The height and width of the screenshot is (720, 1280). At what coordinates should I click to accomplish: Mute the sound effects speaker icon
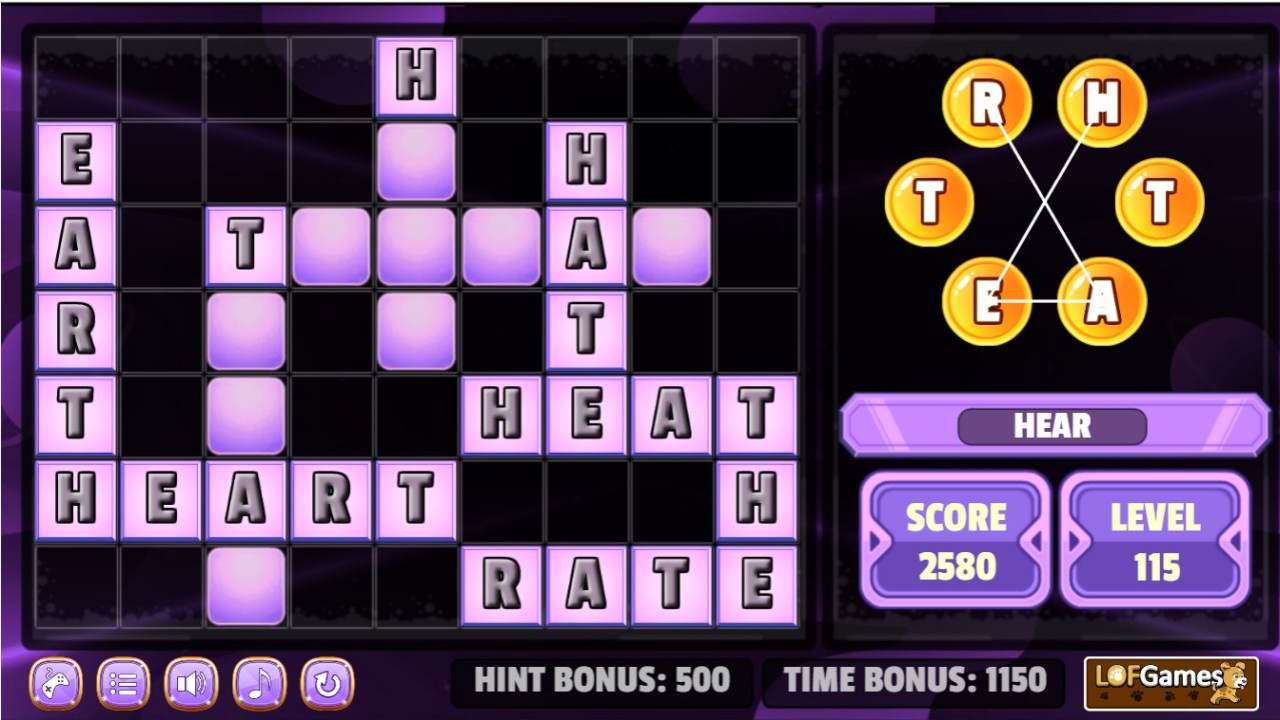click(x=191, y=683)
